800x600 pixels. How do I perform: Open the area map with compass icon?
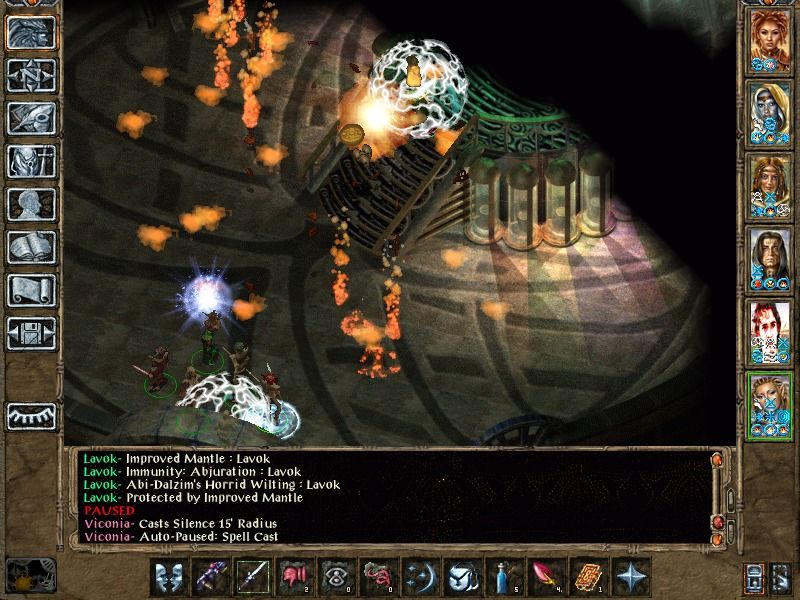pos(31,75)
